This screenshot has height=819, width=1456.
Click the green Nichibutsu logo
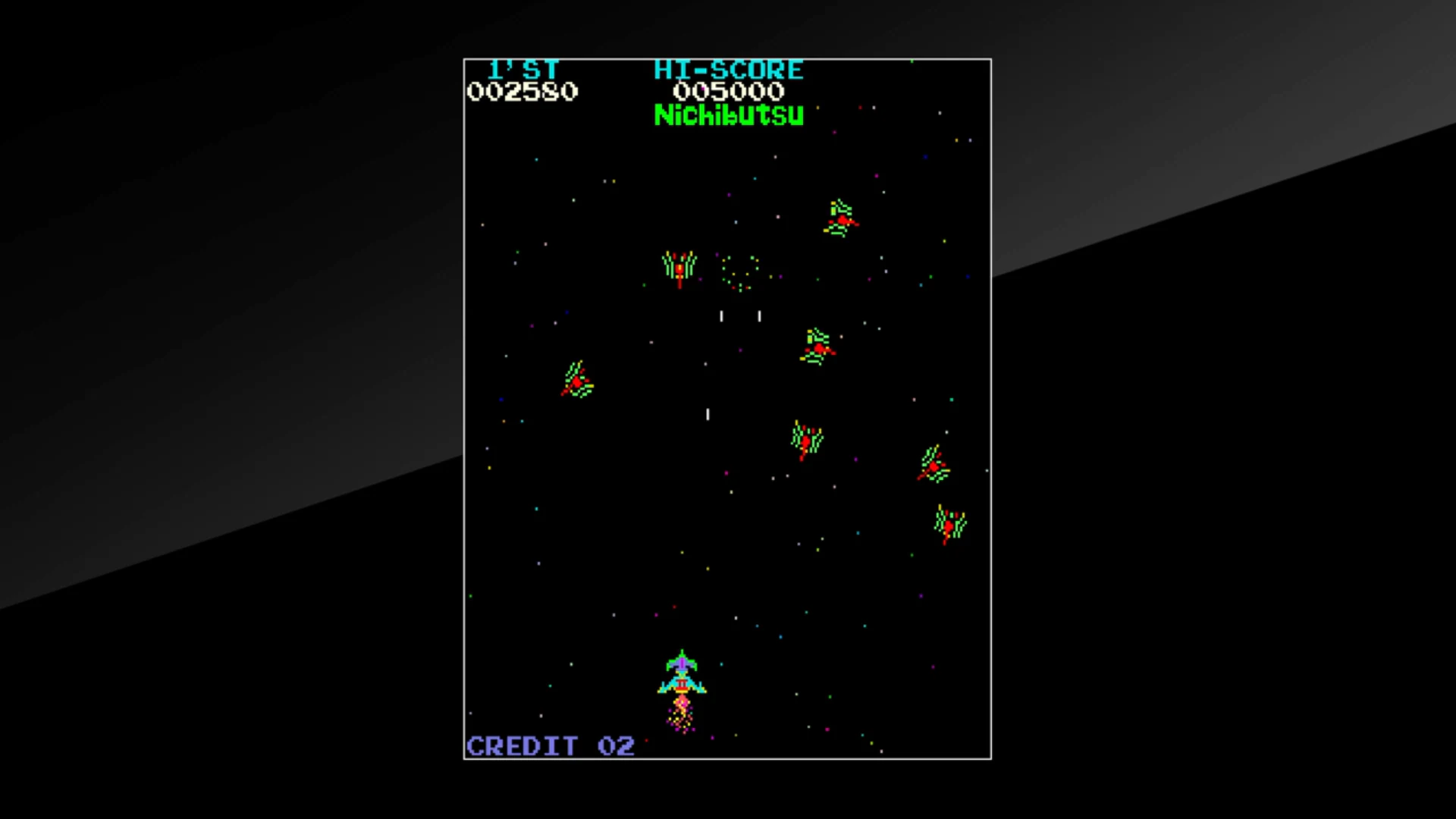click(x=728, y=116)
